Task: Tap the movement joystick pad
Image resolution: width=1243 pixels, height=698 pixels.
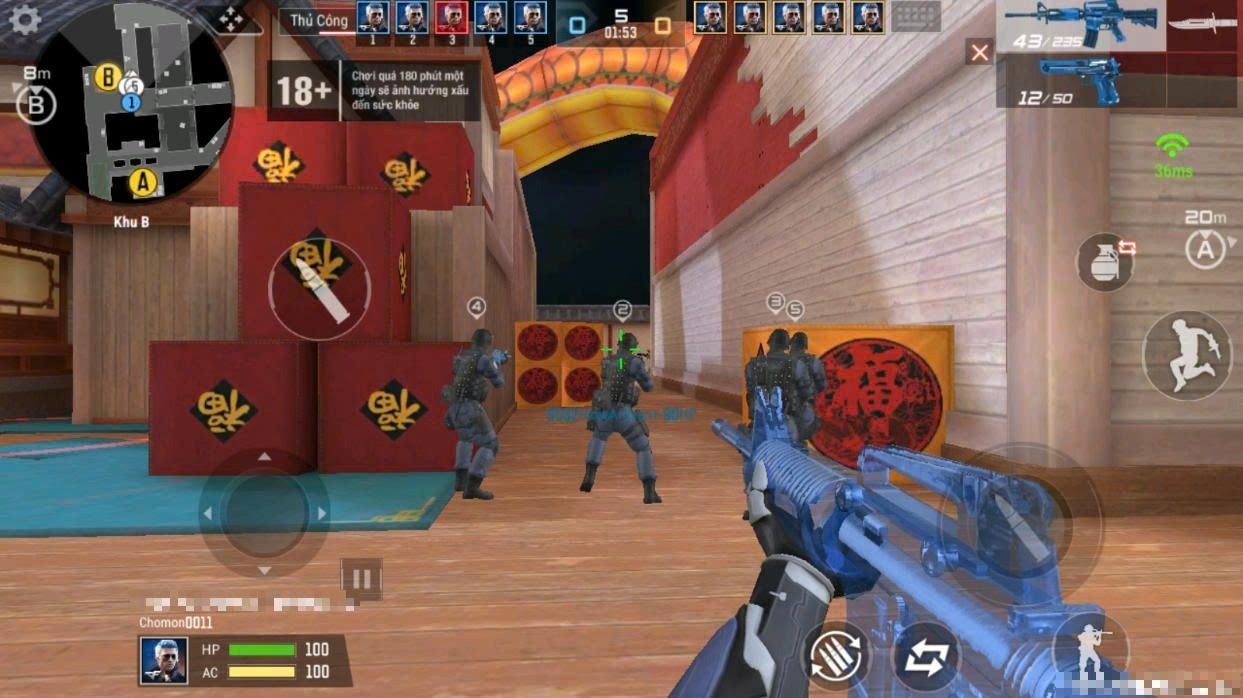Action: 264,513
